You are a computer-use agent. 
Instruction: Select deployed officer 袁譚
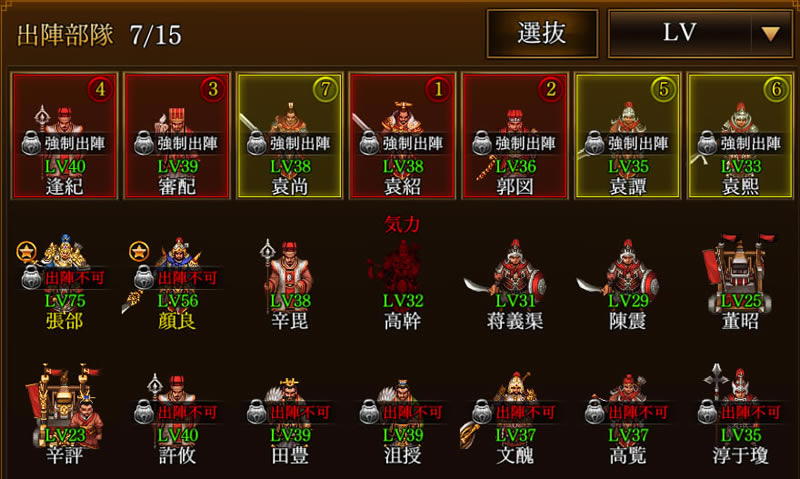pyautogui.click(x=627, y=136)
